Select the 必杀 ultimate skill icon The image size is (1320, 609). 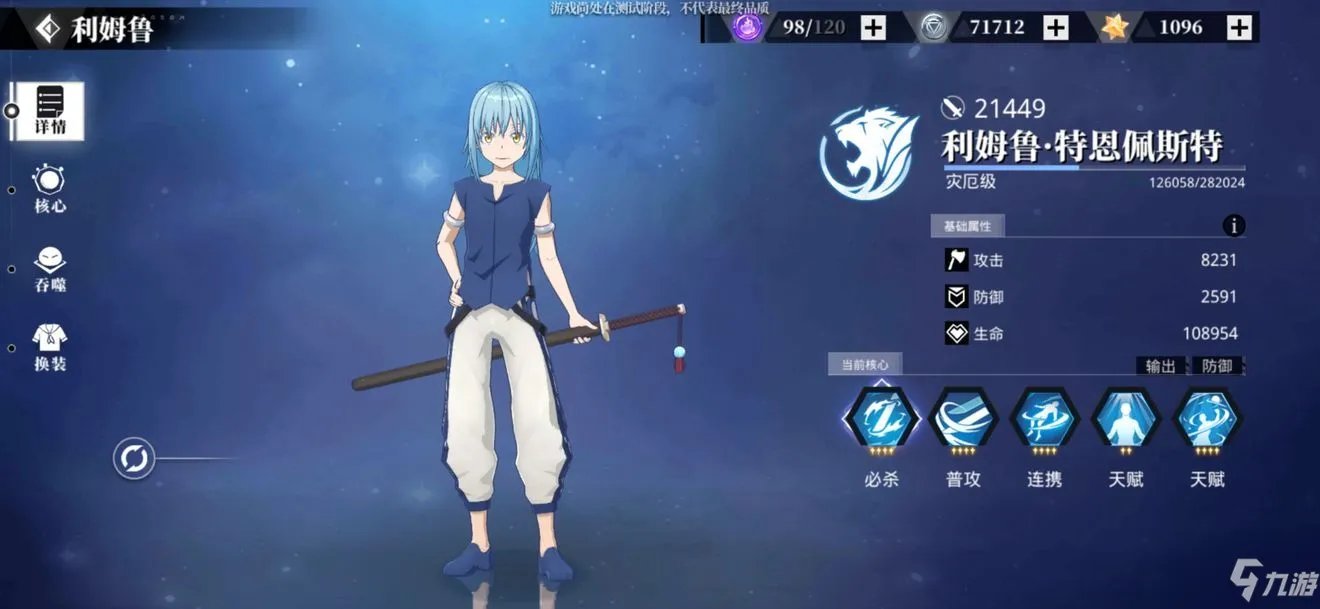click(x=880, y=420)
